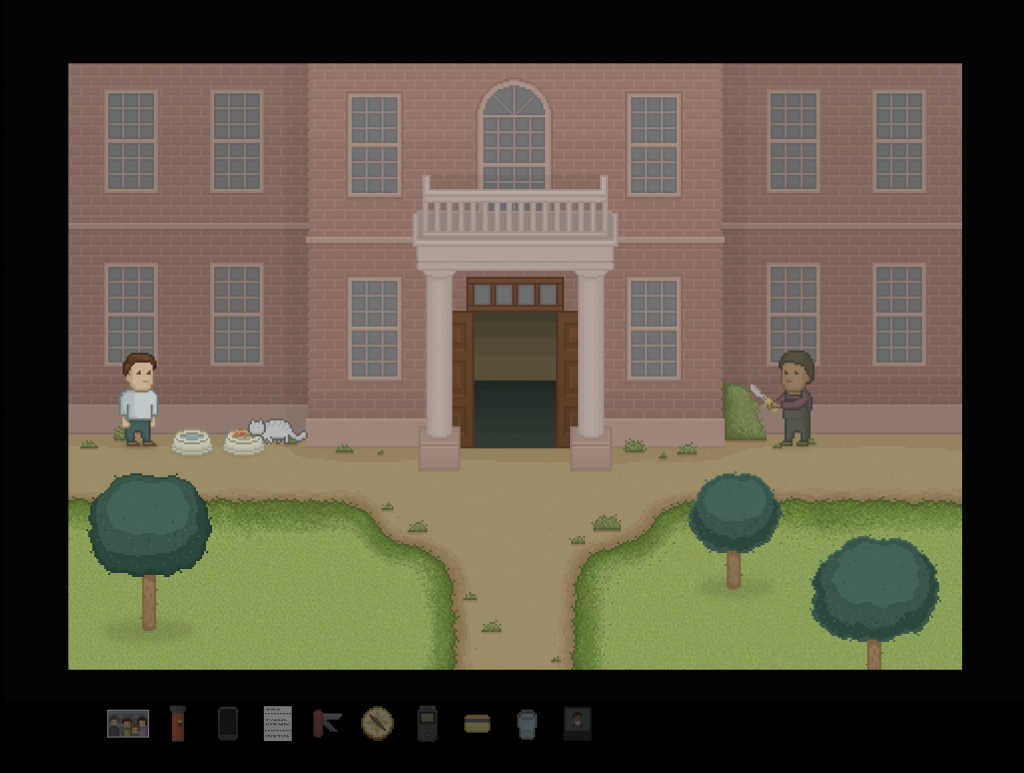Select the black smartphone item
This screenshot has height=773, width=1024.
tap(228, 723)
